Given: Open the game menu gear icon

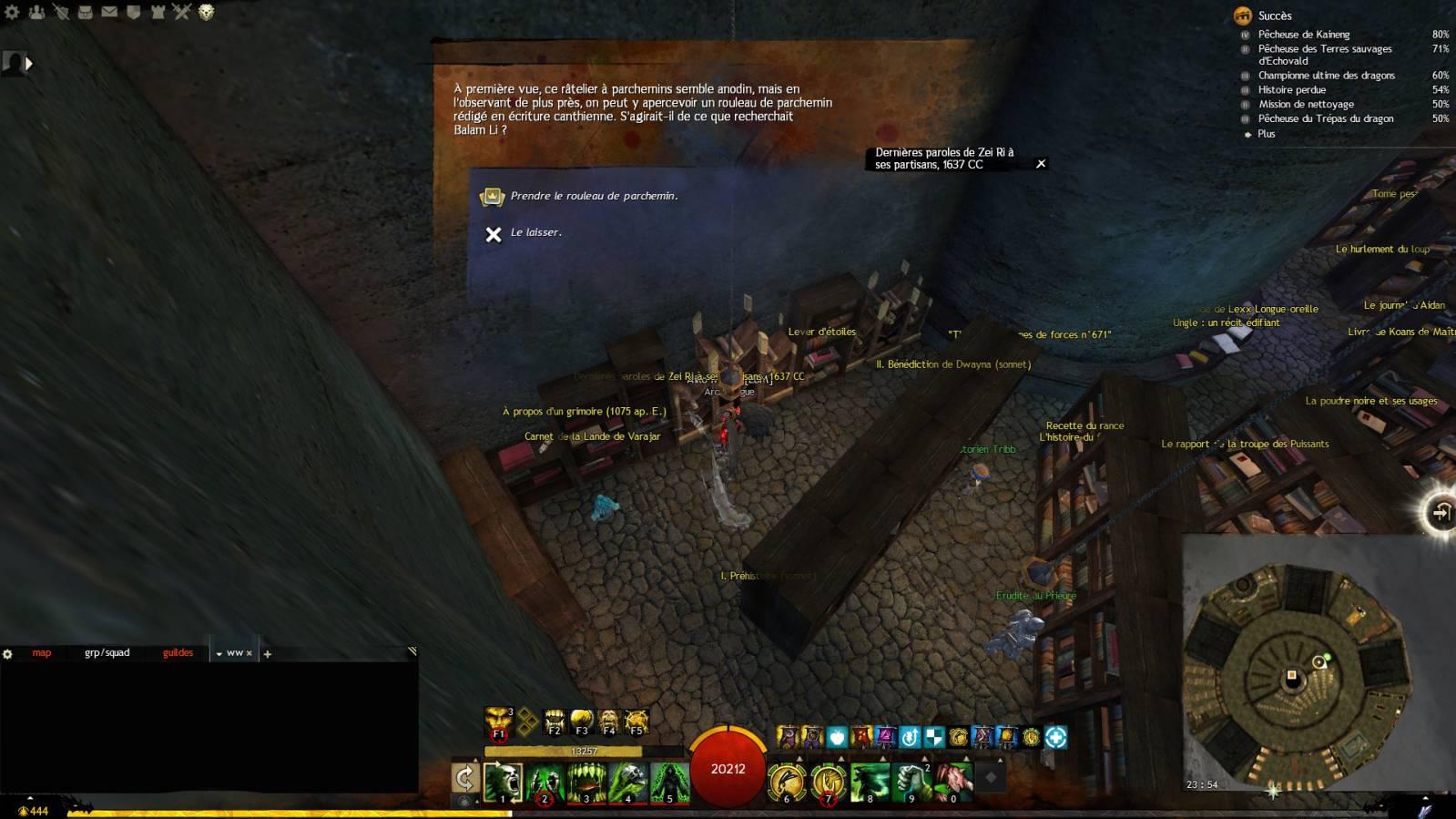Looking at the screenshot, I should click(12, 12).
